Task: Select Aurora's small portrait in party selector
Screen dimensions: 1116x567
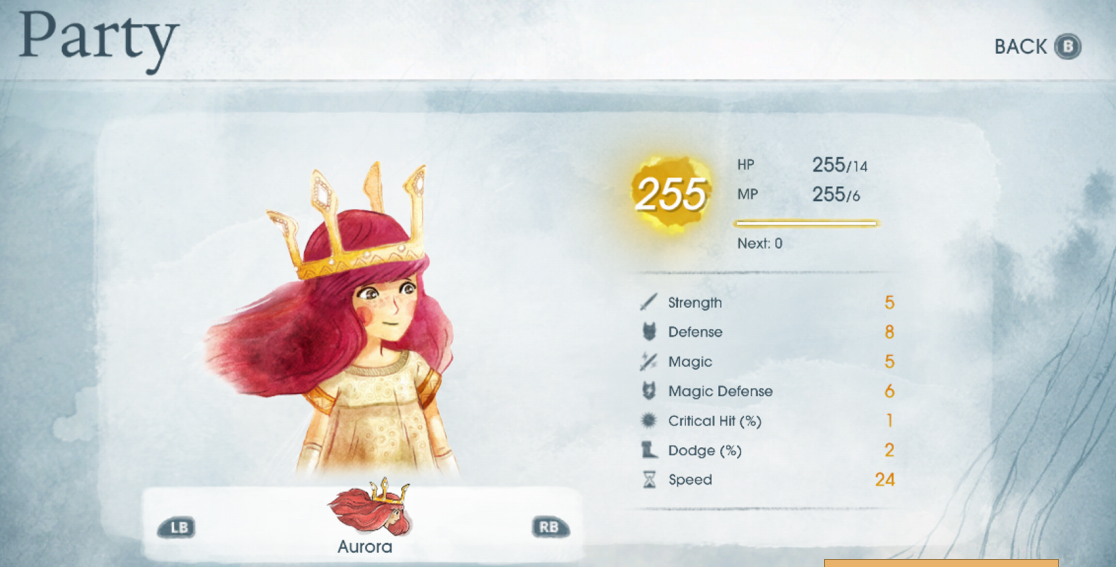Action: point(369,510)
